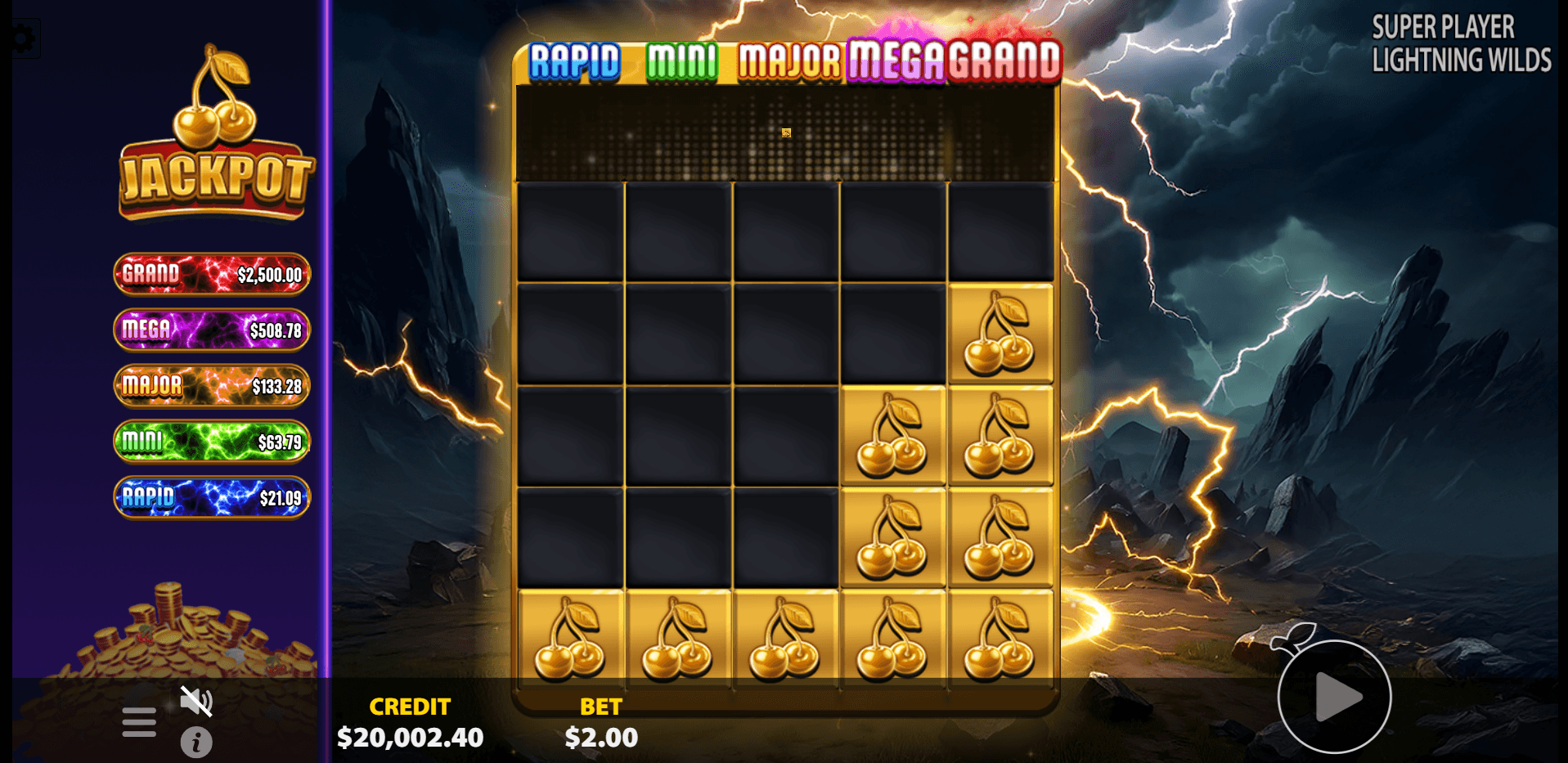This screenshot has height=763, width=1568.
Task: View the MEGA jackpot worth $508.78
Action: click(x=211, y=329)
